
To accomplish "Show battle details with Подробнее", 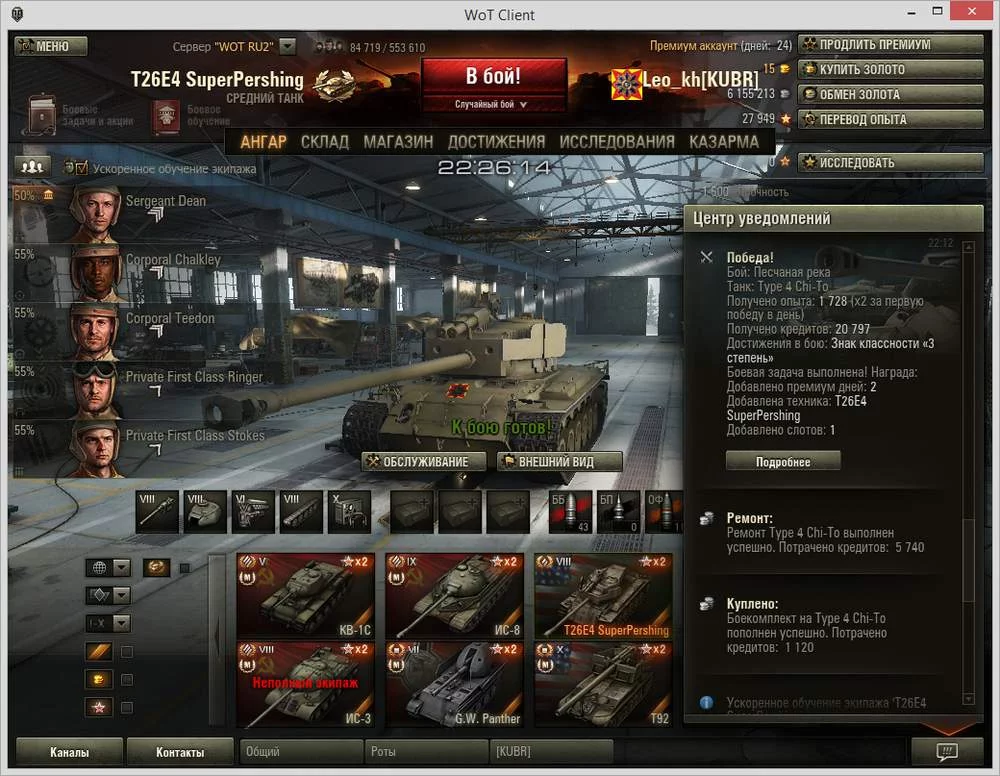I will (x=783, y=462).
